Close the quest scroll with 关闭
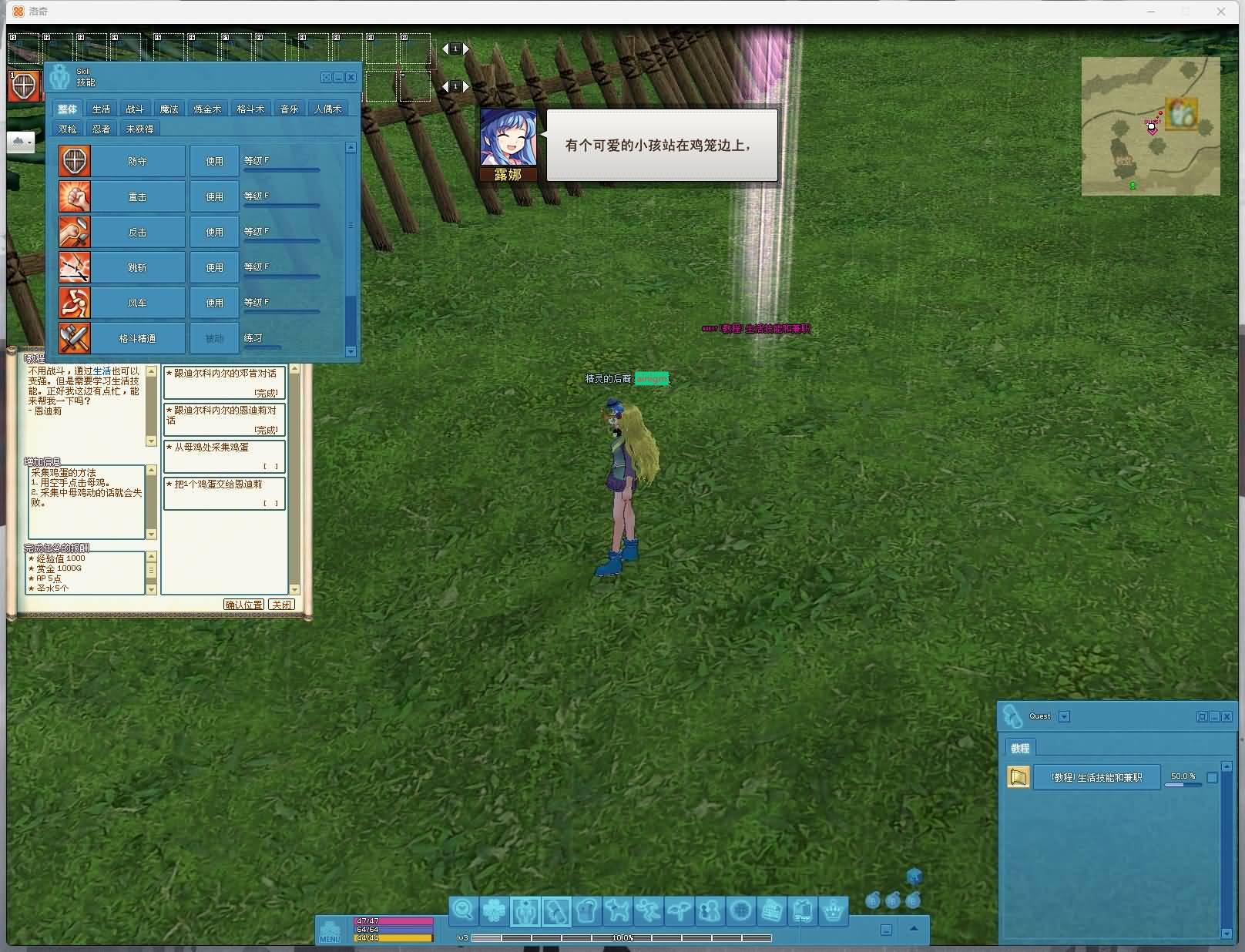 coord(281,605)
